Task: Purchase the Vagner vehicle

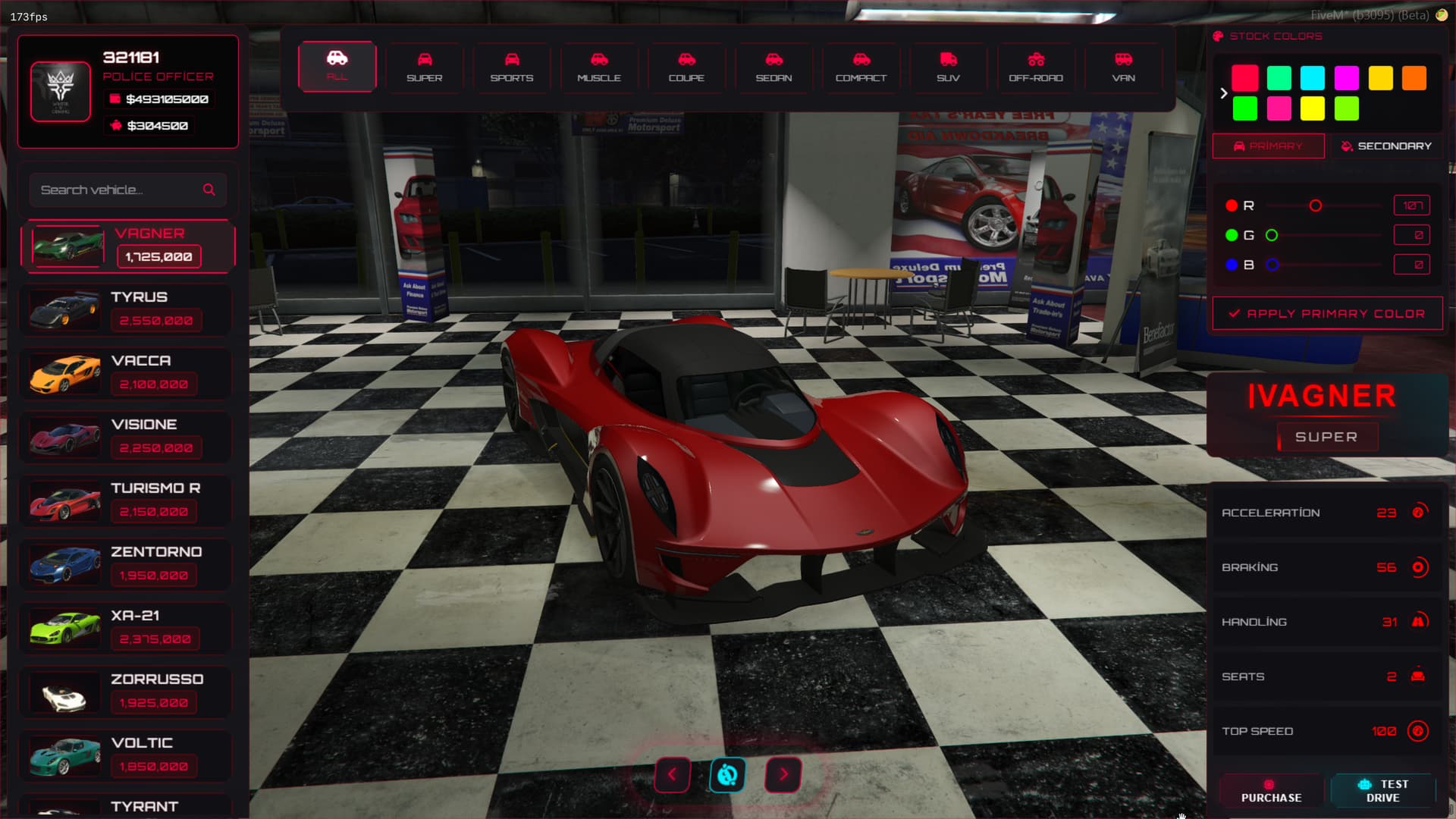Action: tap(1271, 790)
